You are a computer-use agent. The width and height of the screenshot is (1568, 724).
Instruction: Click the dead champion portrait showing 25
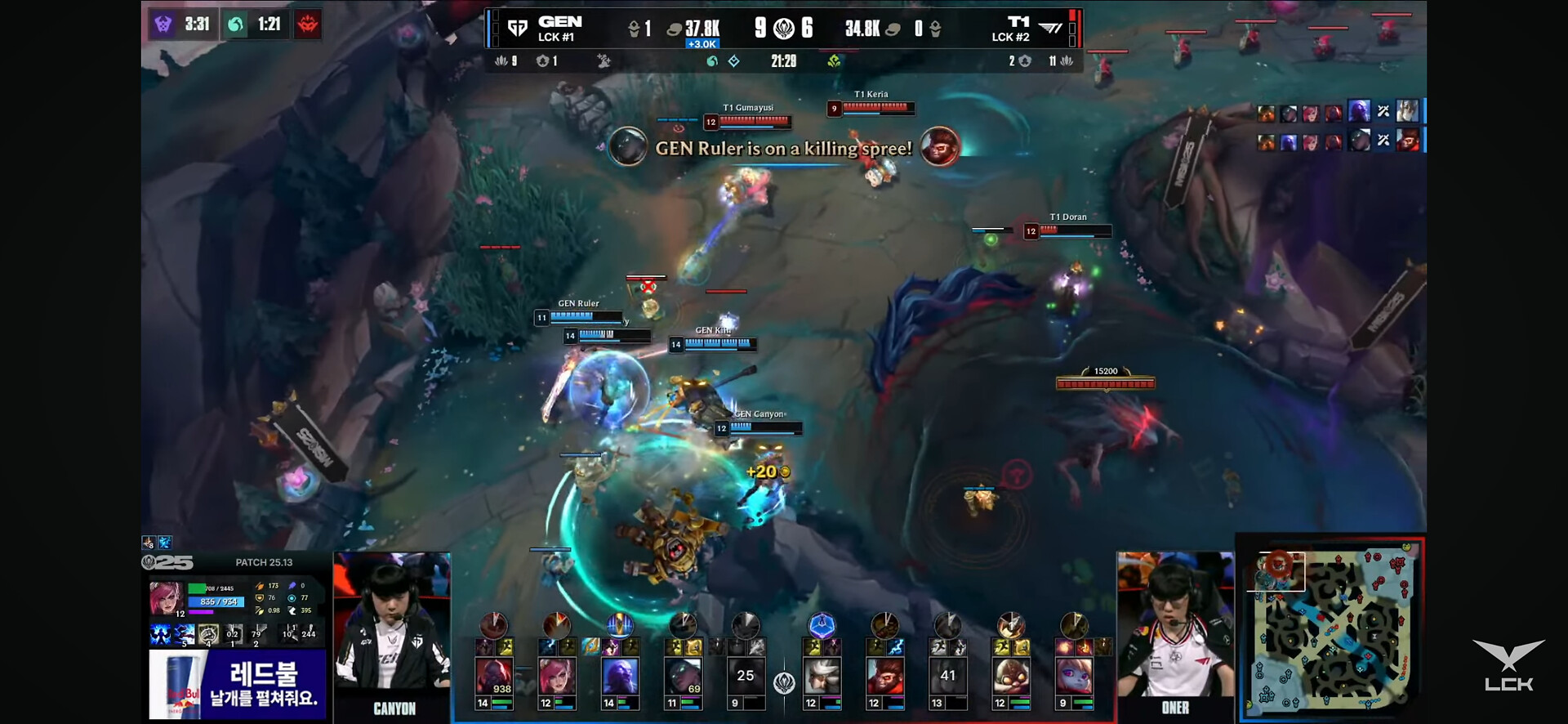pyautogui.click(x=746, y=677)
